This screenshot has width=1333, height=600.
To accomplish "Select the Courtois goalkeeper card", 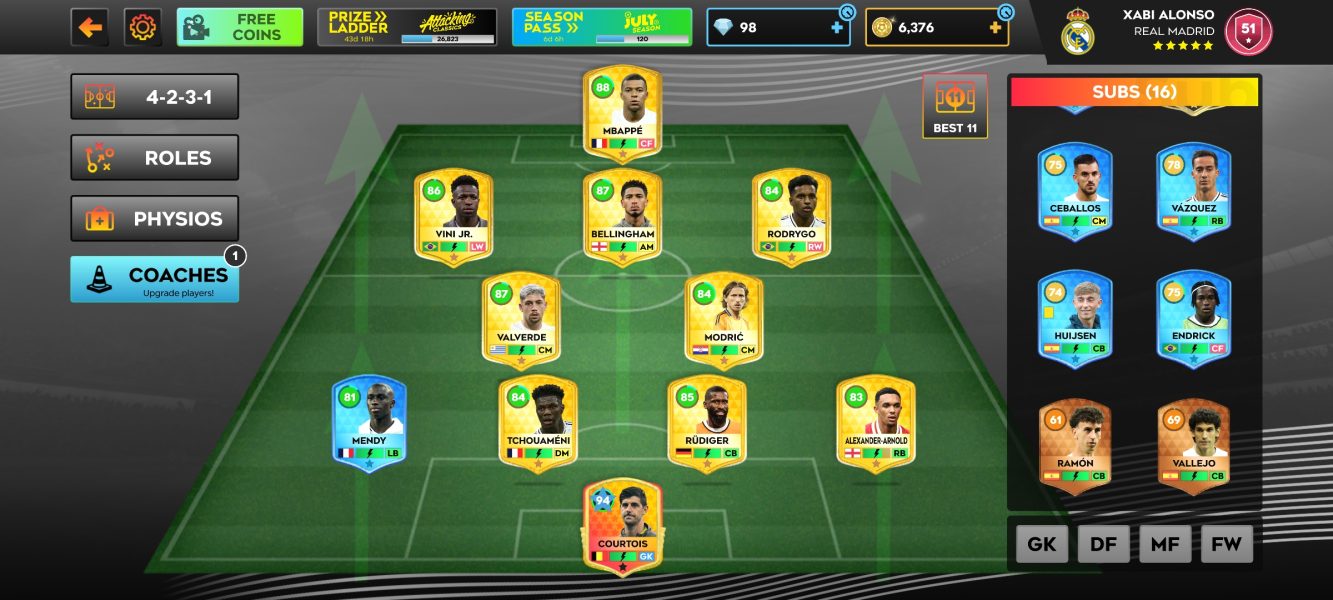I will pyautogui.click(x=622, y=524).
